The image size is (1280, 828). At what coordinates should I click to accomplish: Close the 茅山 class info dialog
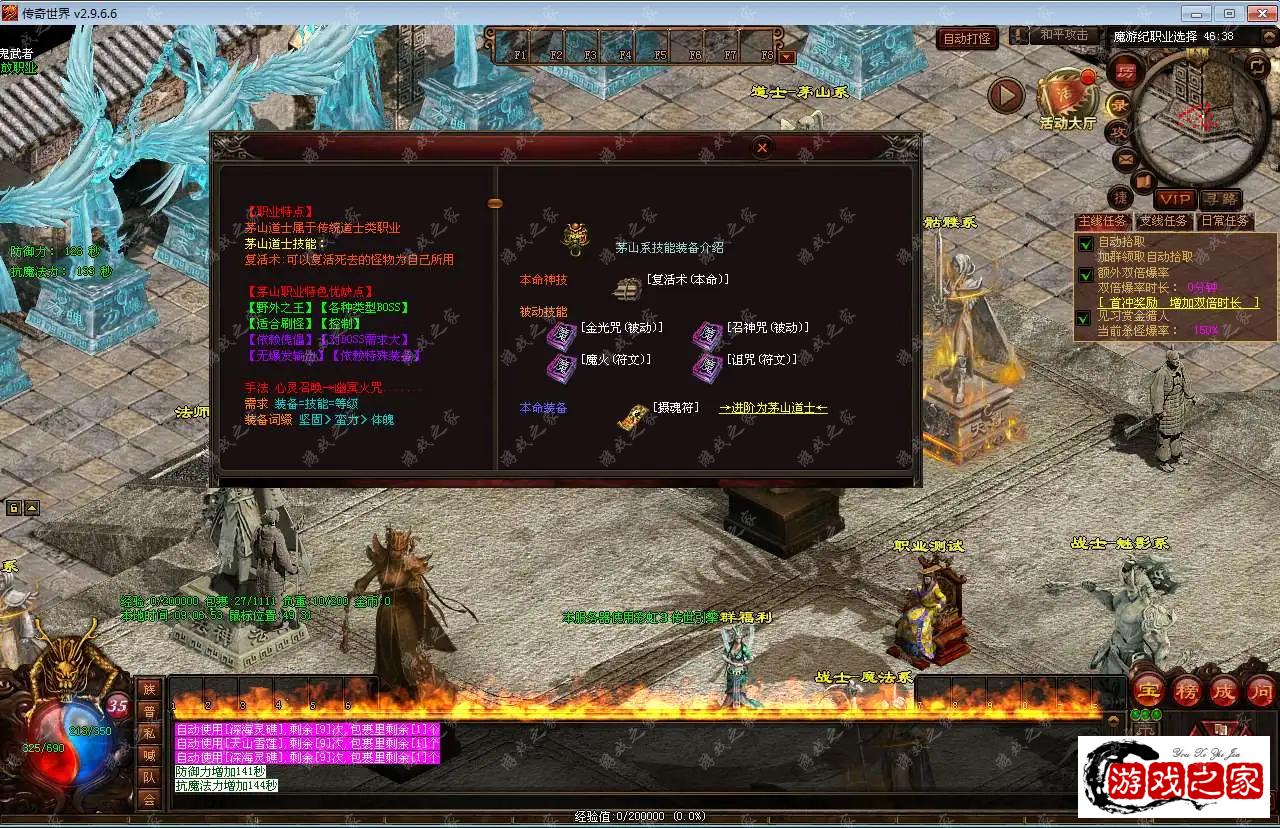[x=762, y=148]
